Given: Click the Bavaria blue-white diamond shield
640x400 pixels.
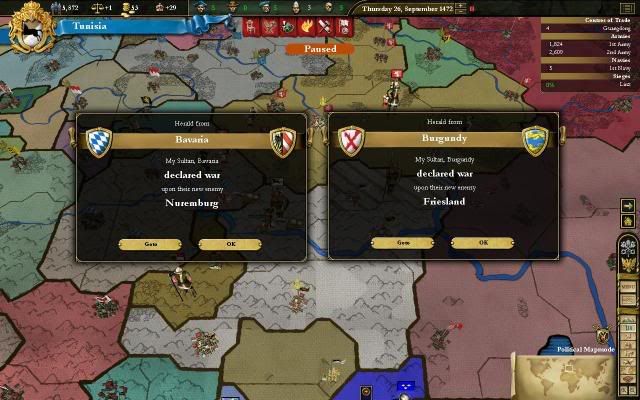Looking at the screenshot, I should [99, 143].
